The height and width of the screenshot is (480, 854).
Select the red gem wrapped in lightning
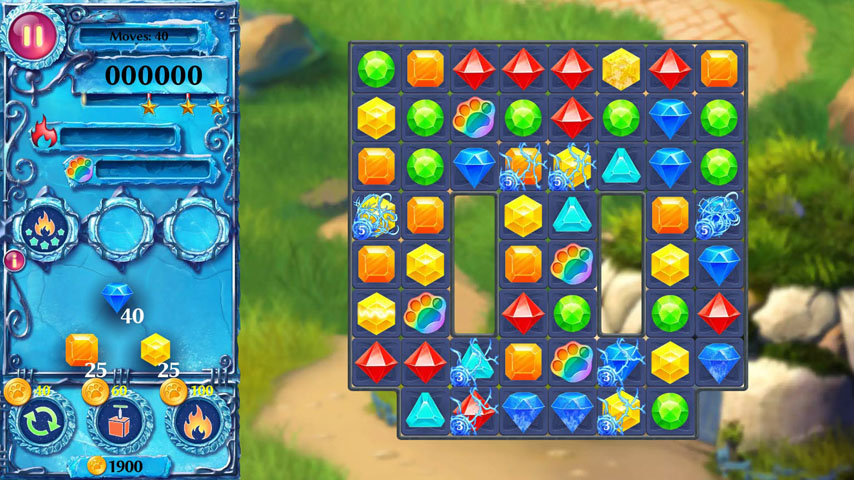[474, 410]
